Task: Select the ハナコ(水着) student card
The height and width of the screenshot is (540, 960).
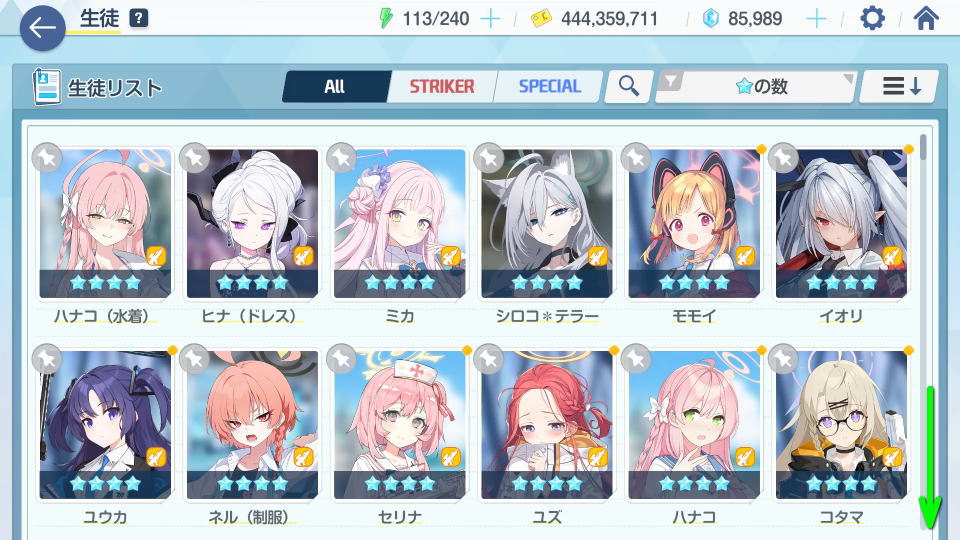Action: tap(105, 224)
